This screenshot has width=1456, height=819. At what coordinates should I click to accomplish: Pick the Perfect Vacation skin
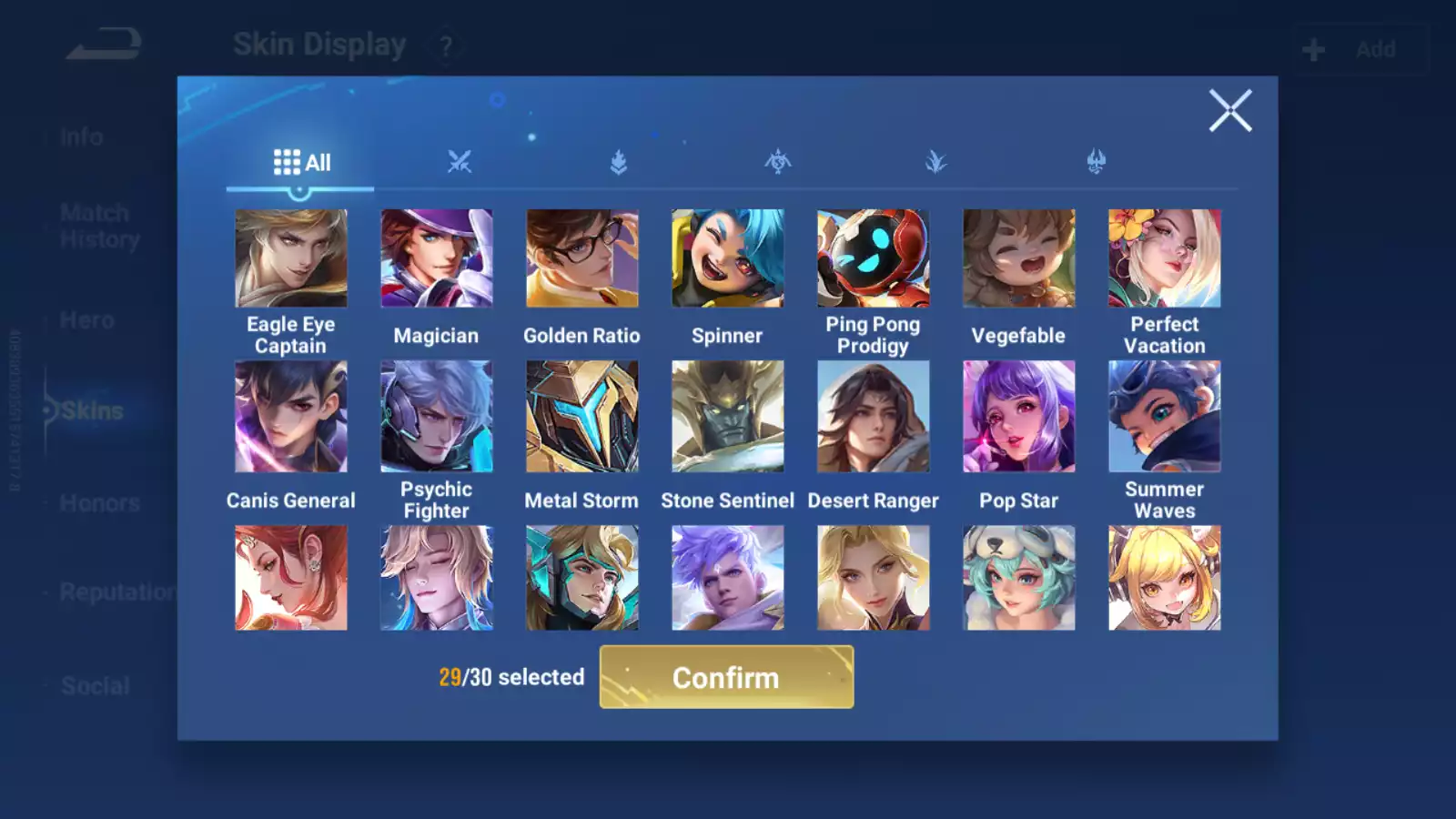click(x=1165, y=258)
